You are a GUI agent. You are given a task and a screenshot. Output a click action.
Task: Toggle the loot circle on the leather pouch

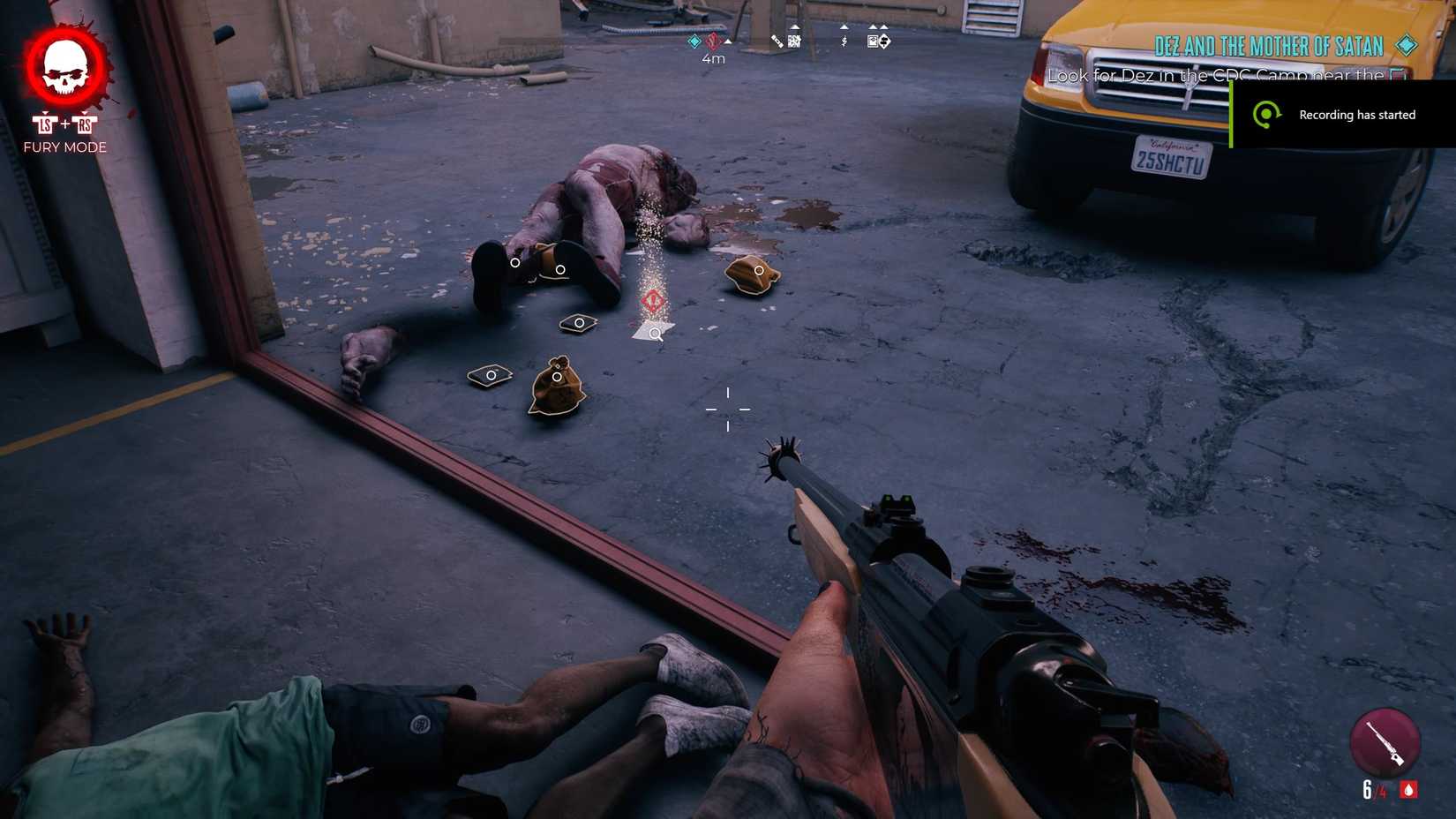pyautogui.click(x=758, y=271)
